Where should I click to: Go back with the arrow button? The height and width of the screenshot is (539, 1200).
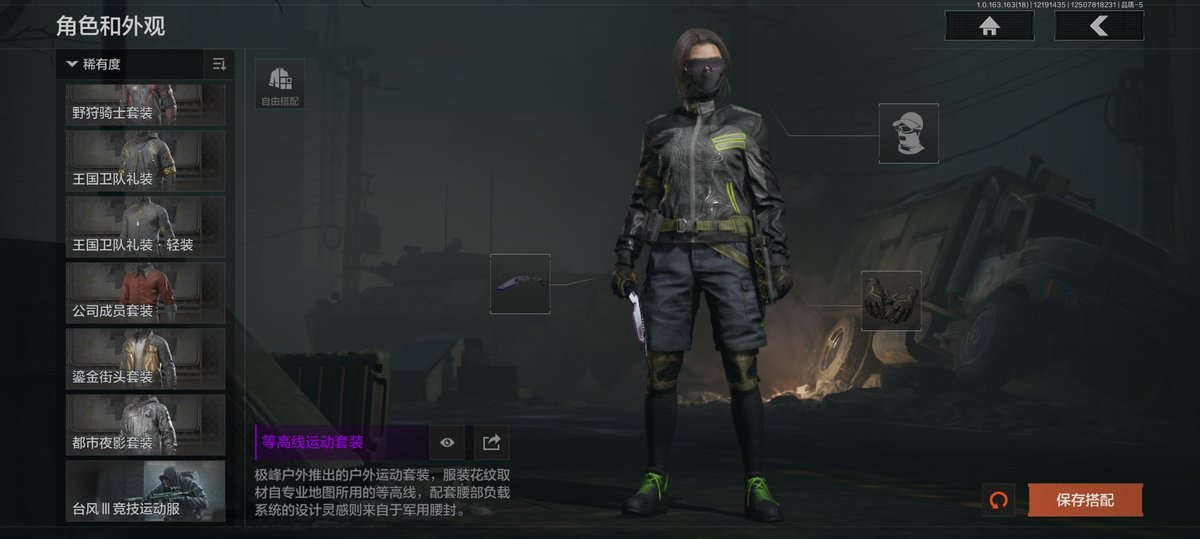(1098, 27)
